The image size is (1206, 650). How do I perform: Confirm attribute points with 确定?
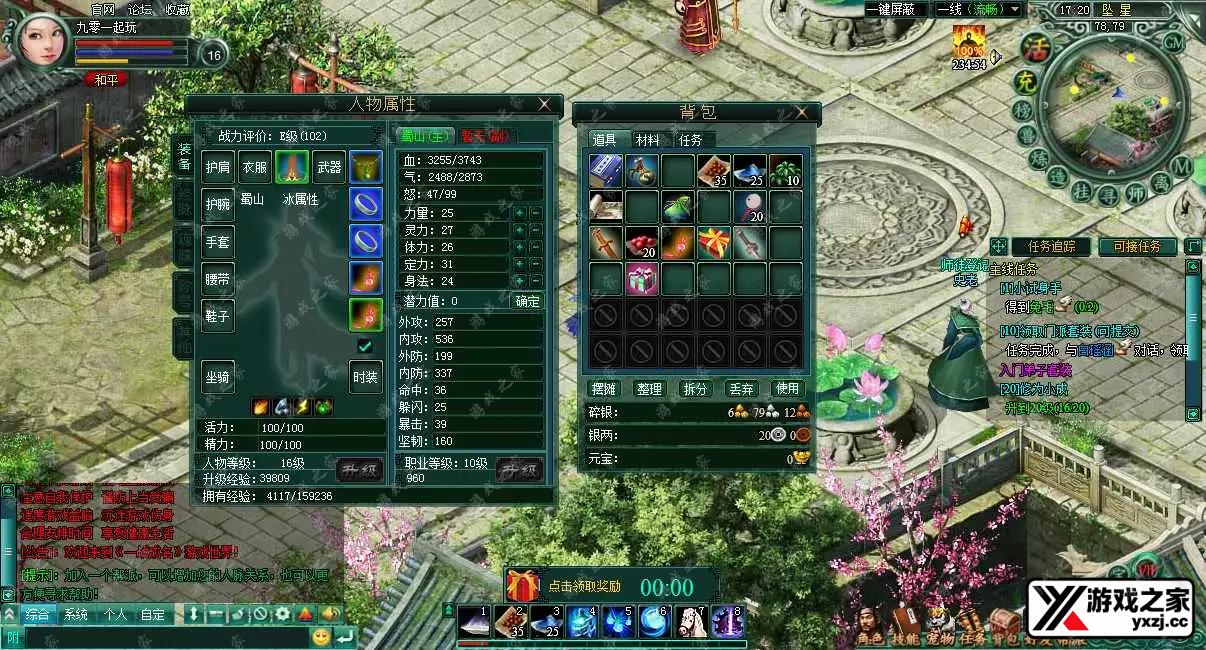click(527, 301)
